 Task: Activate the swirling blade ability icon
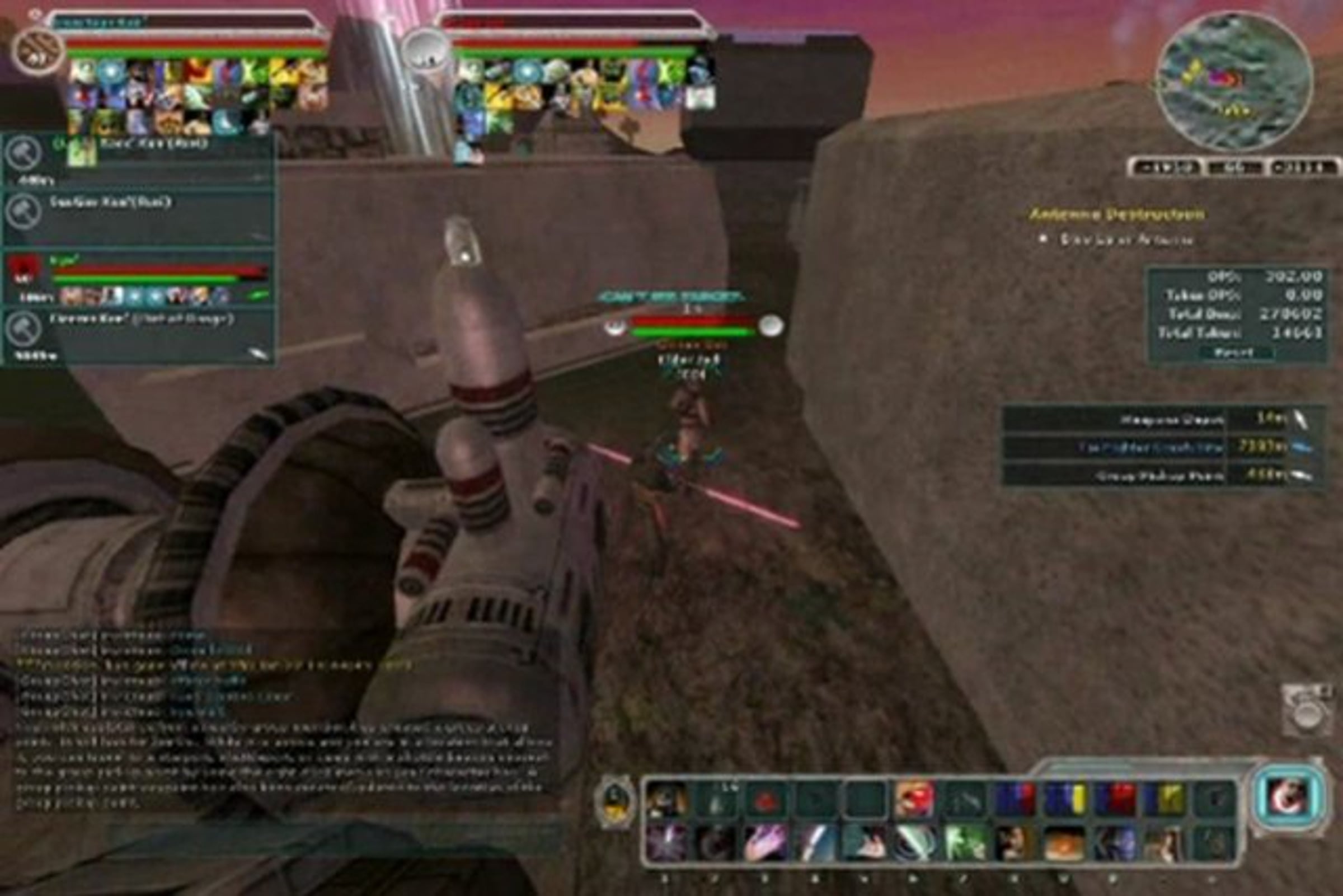pyautogui.click(x=914, y=843)
